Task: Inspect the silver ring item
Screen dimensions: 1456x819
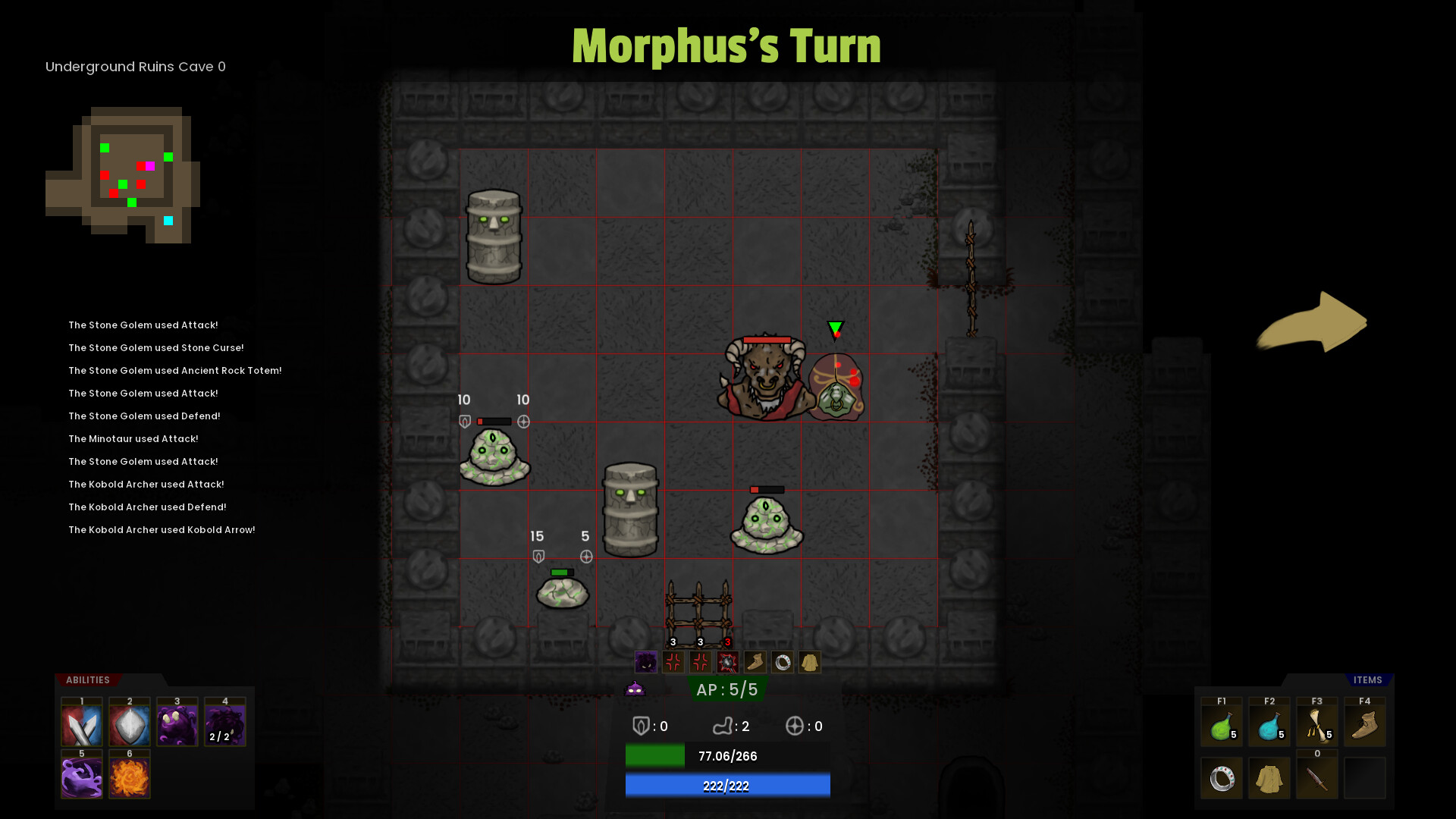Action: [x=1222, y=777]
